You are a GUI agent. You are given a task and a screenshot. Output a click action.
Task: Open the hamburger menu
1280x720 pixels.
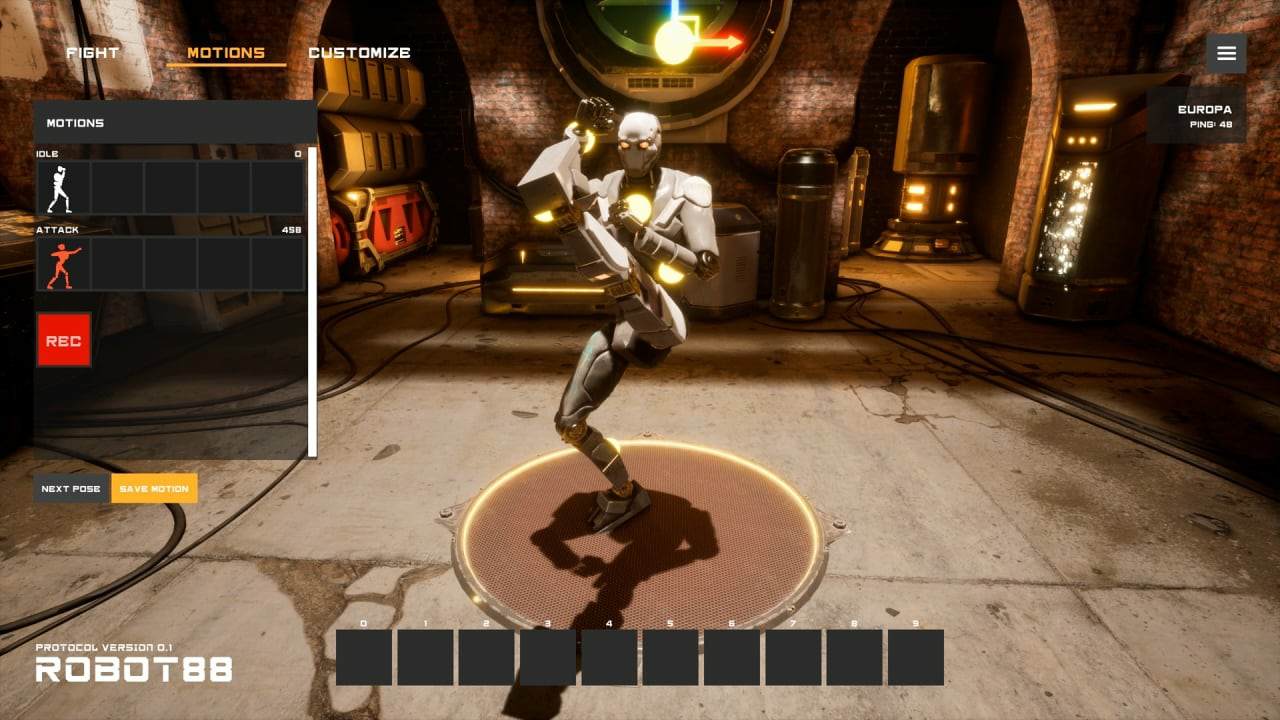pyautogui.click(x=1226, y=53)
